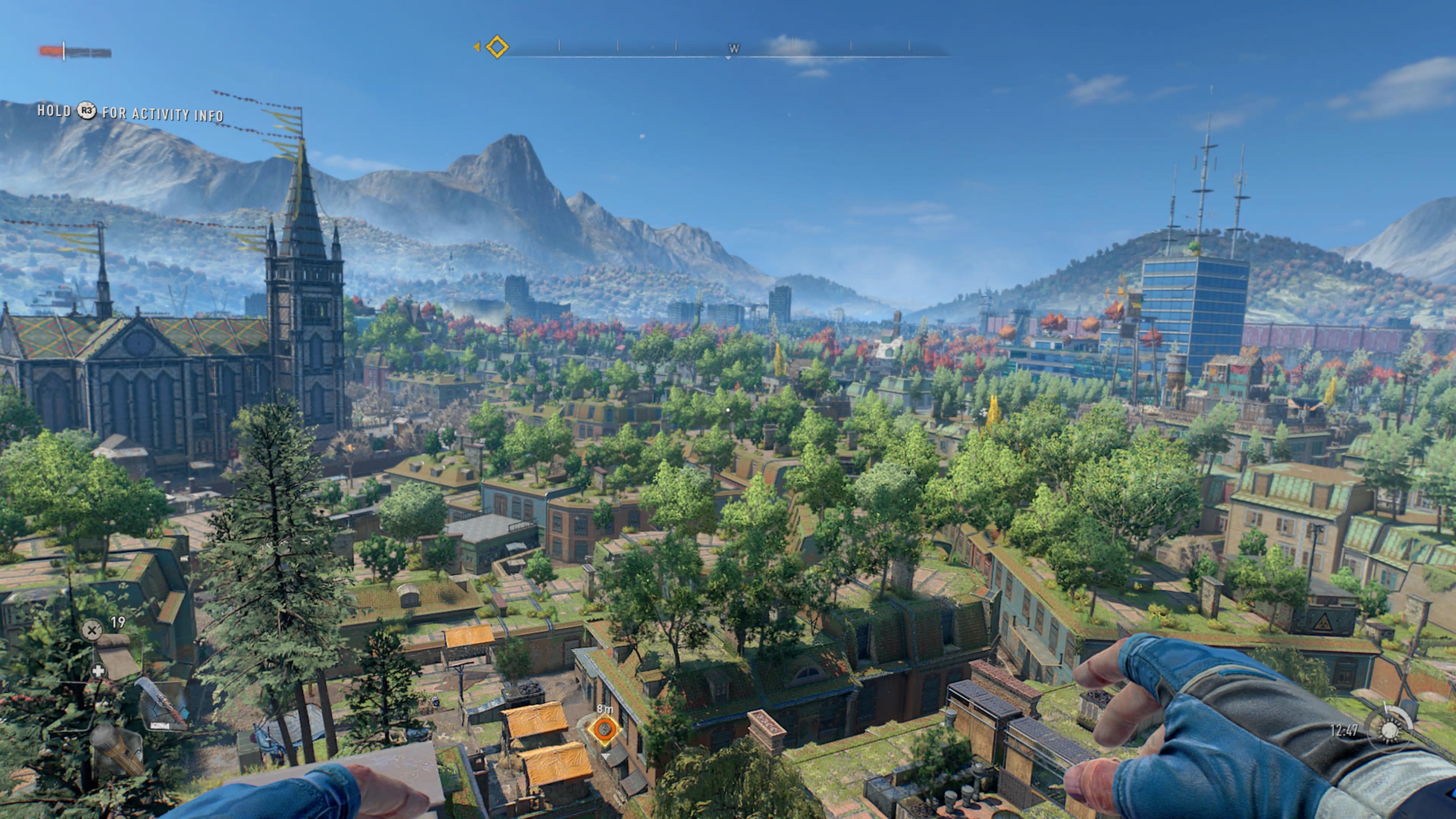Click the orange stamina segment of the bar
Viewport: 1456px width, 819px height.
(51, 50)
